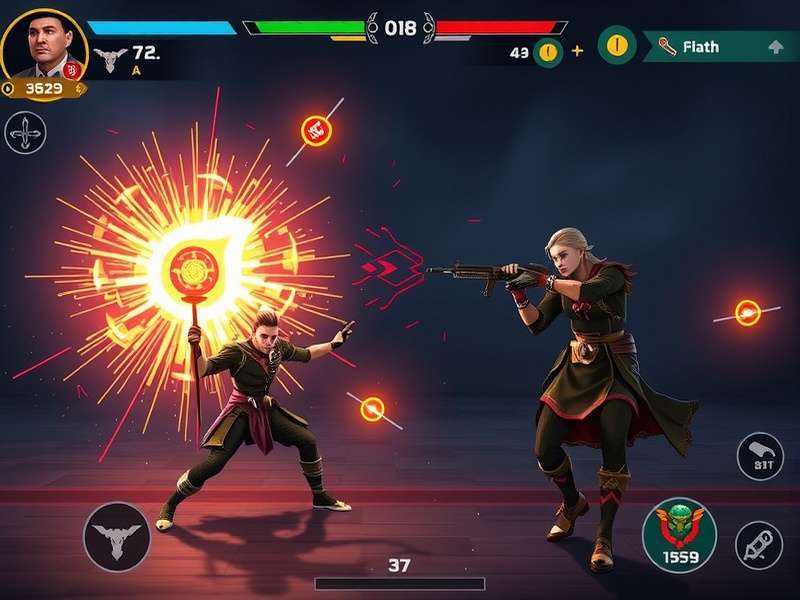800x600 pixels.
Task: Select the small coin beside 43
Action: coord(547,52)
